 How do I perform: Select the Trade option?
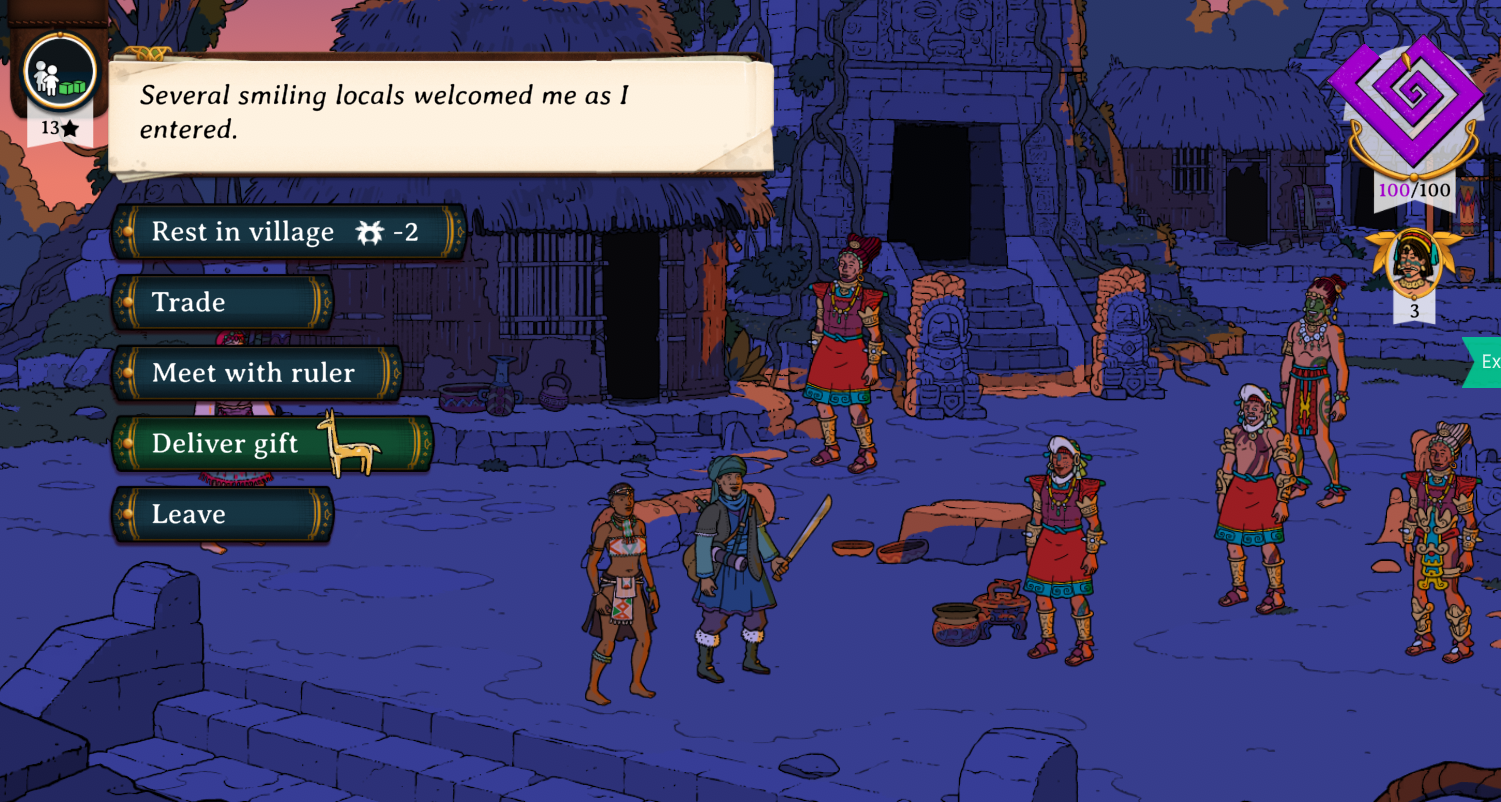pyautogui.click(x=222, y=302)
